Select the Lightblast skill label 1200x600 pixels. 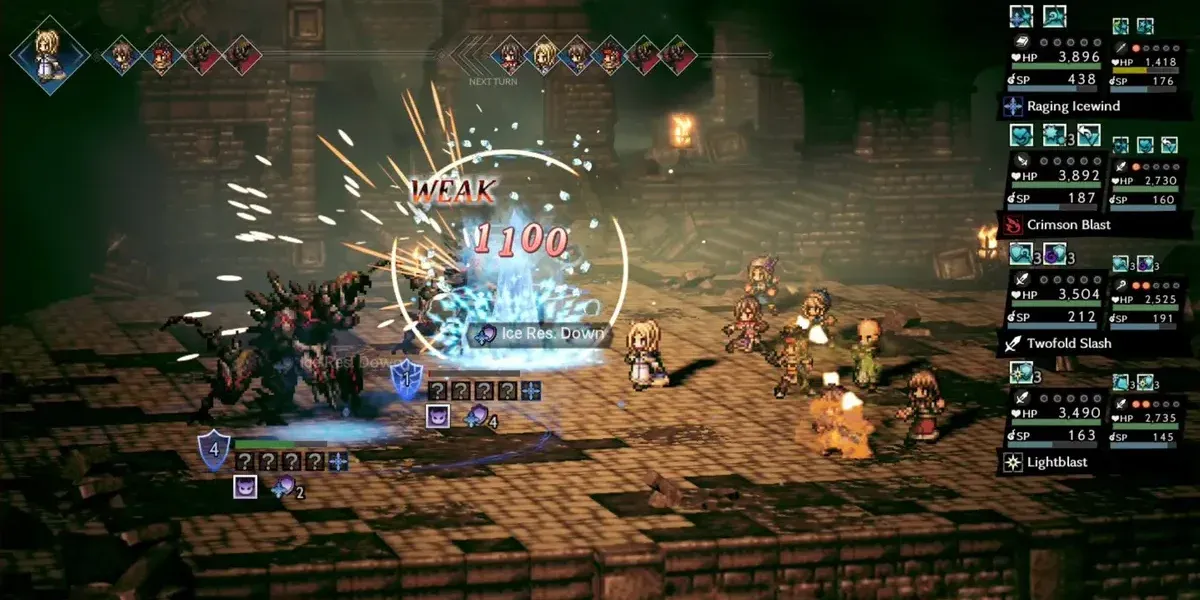pos(1060,462)
